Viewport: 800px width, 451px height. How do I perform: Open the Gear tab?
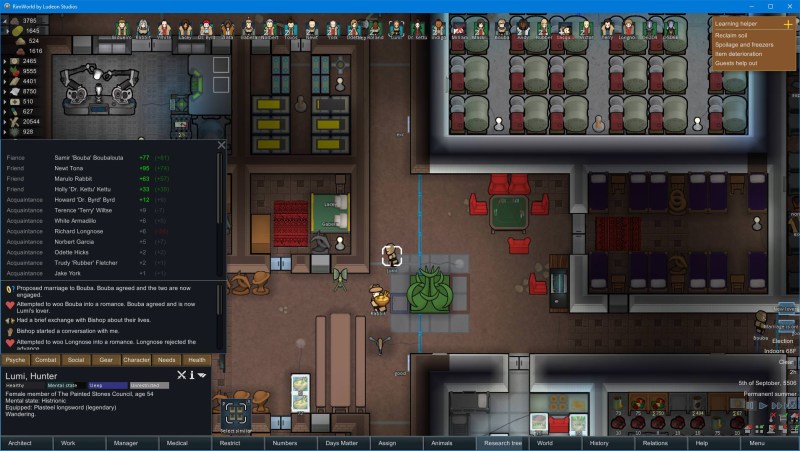click(106, 359)
